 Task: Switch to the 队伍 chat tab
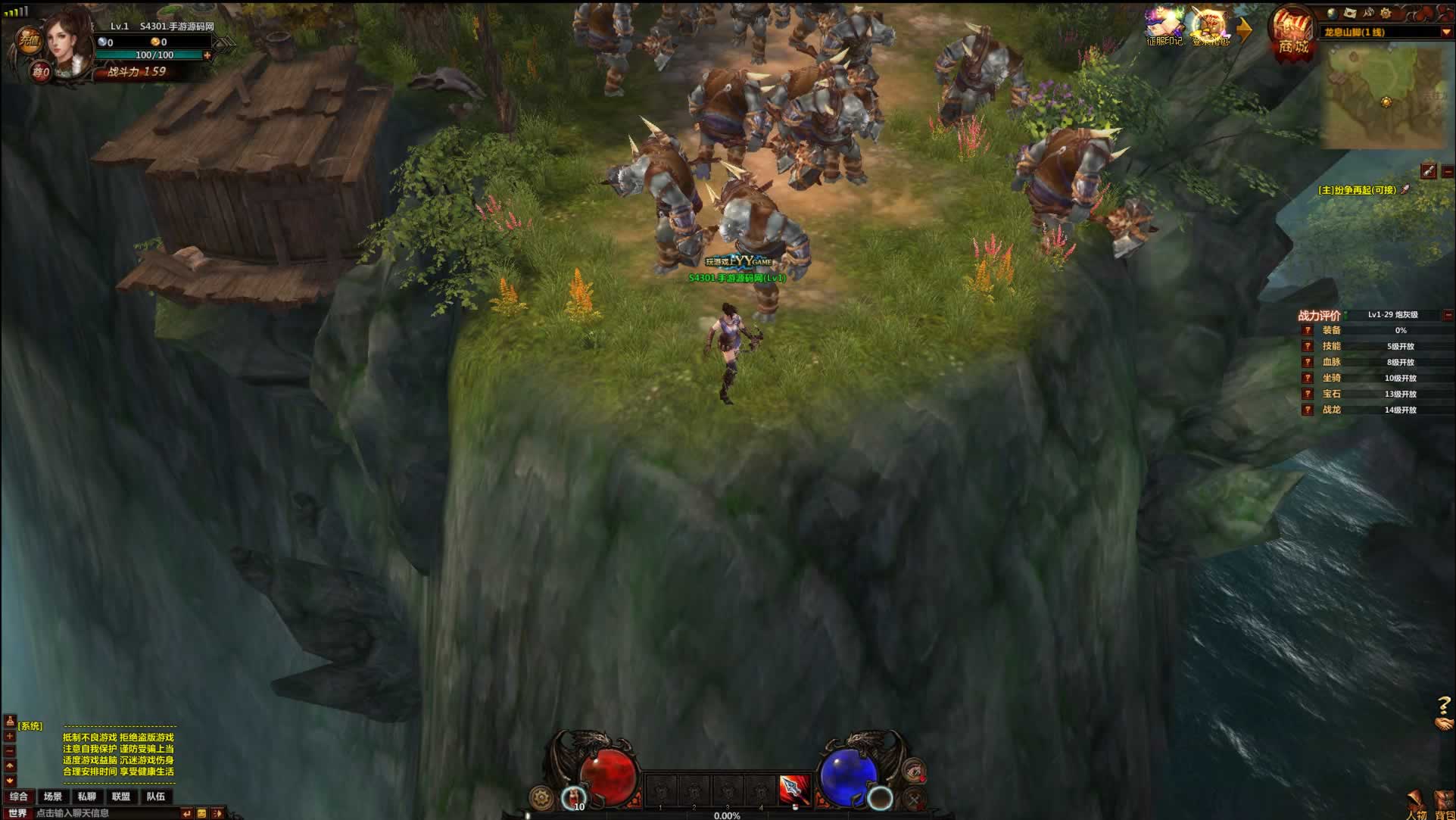156,797
